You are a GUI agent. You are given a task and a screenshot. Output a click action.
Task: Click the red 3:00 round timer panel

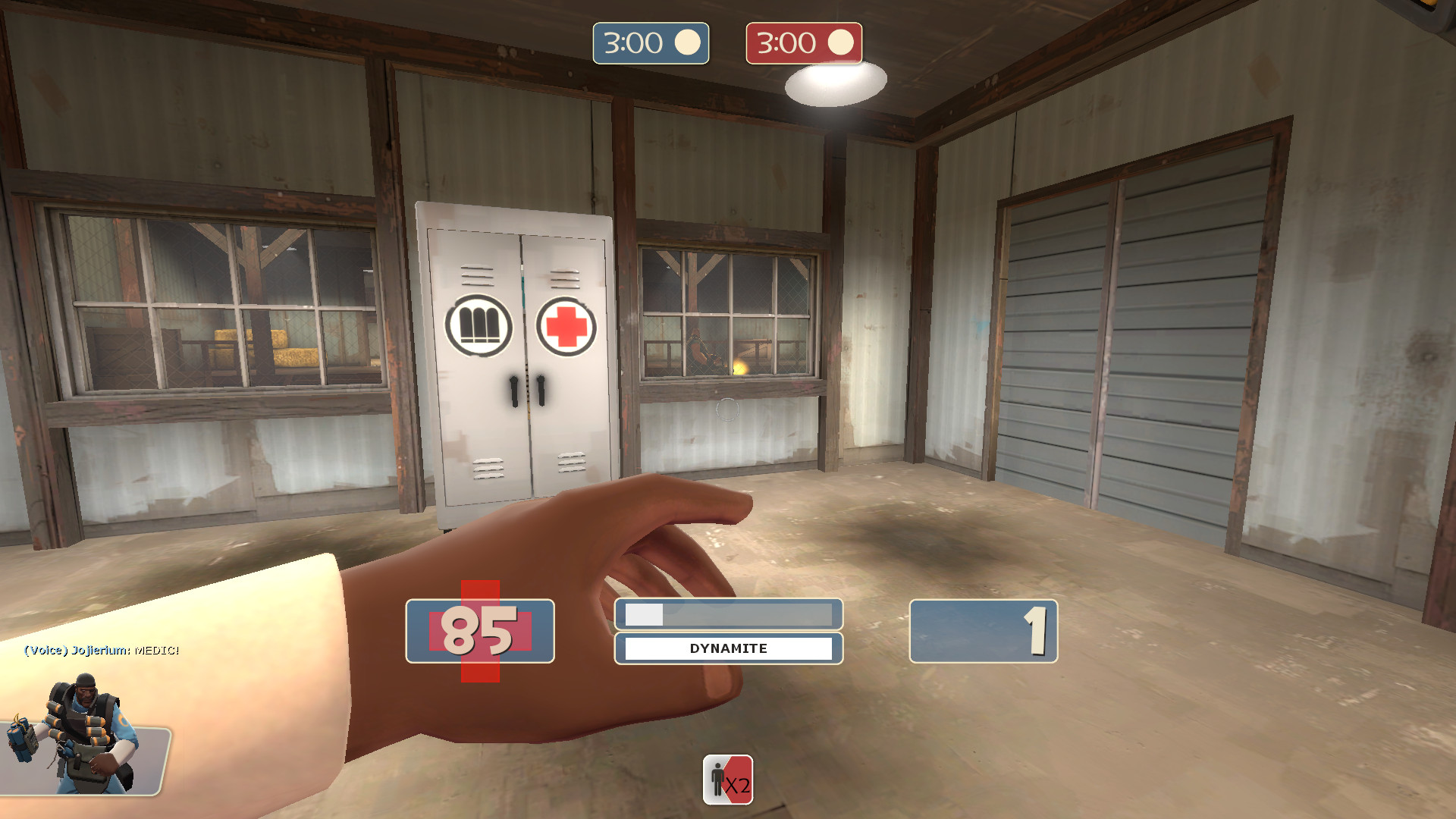click(803, 43)
